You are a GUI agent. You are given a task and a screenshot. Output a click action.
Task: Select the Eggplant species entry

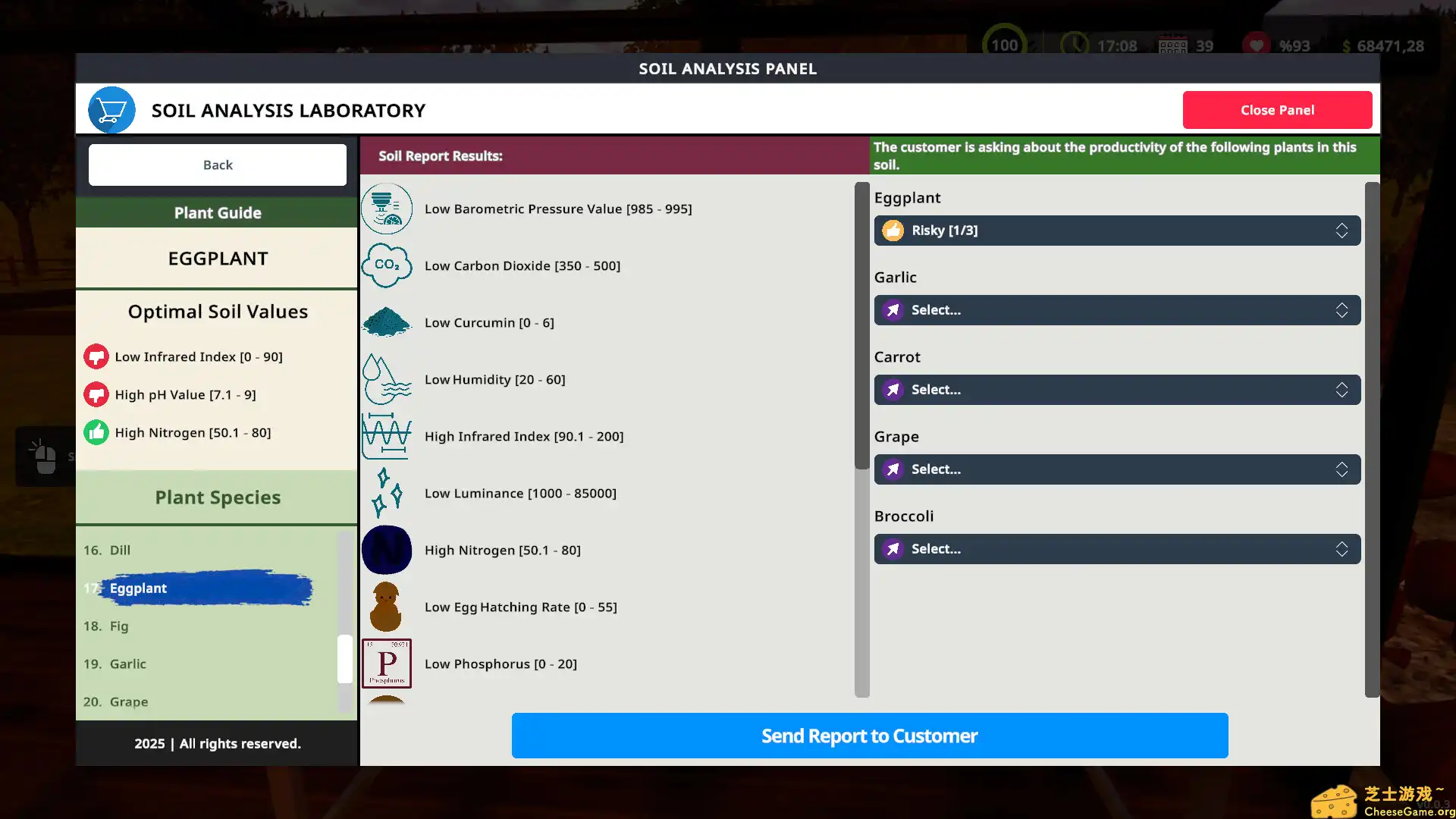pos(138,588)
